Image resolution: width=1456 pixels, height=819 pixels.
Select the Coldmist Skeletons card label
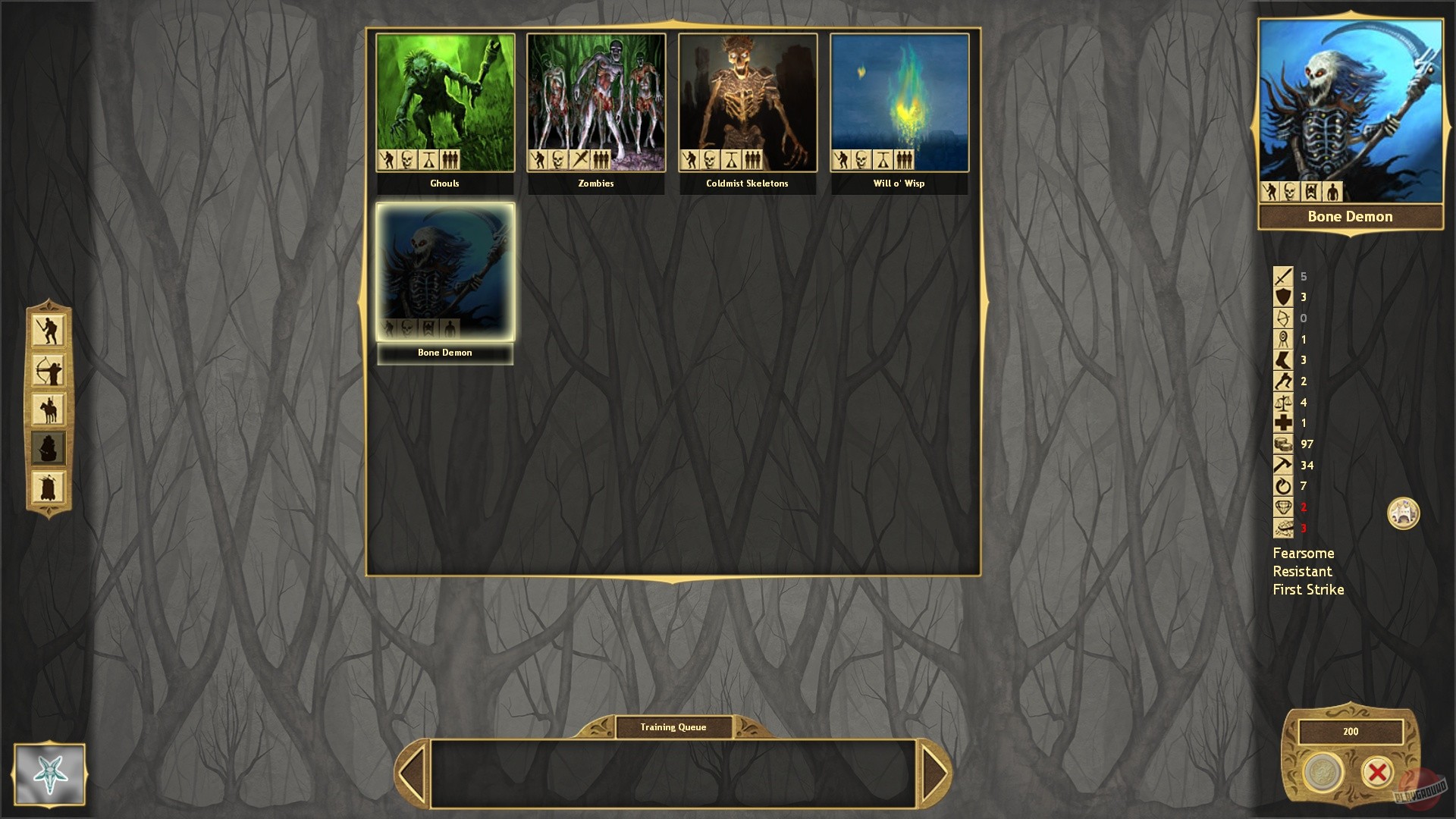click(x=747, y=183)
